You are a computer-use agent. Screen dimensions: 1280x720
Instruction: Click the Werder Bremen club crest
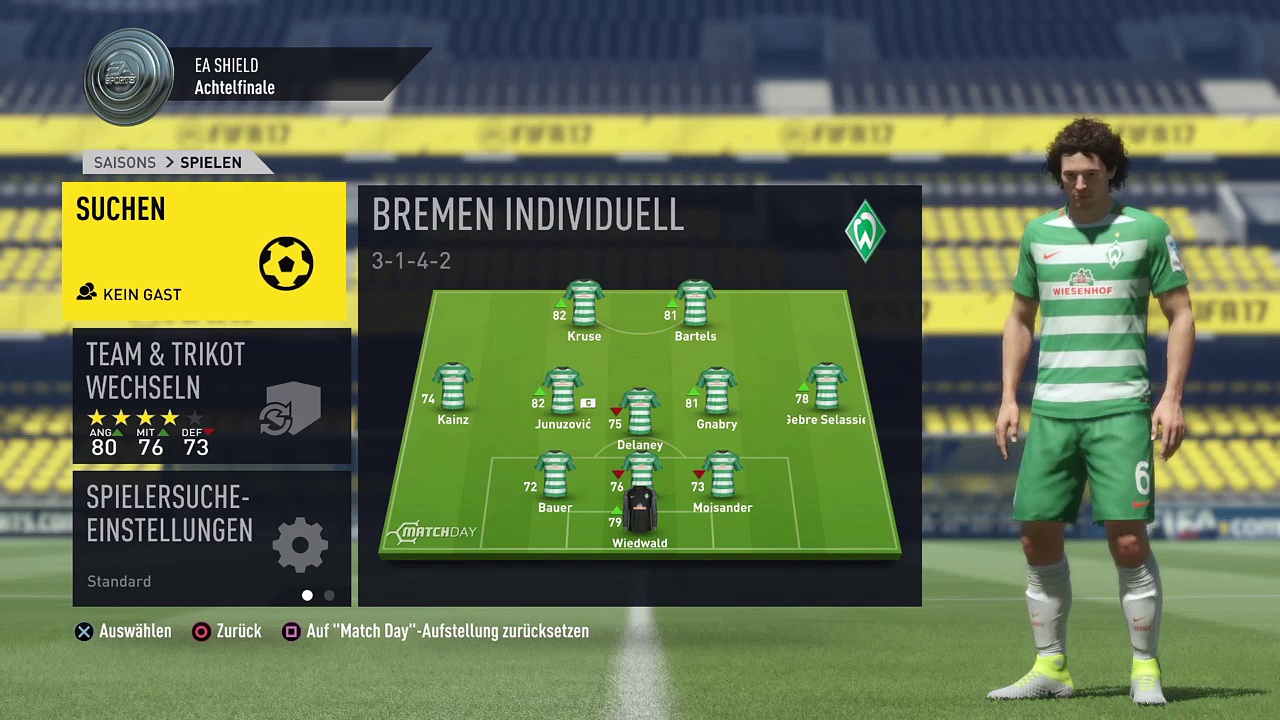865,231
